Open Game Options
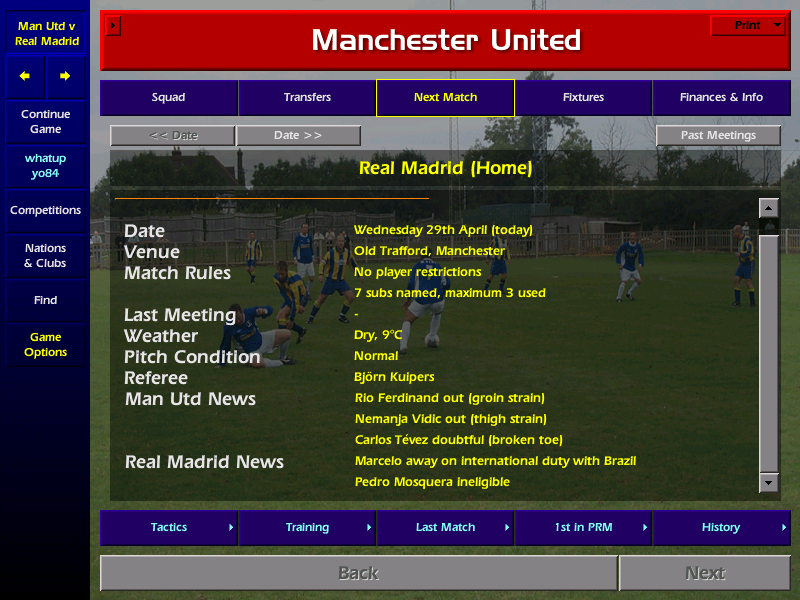This screenshot has width=800, height=600. pos(45,345)
